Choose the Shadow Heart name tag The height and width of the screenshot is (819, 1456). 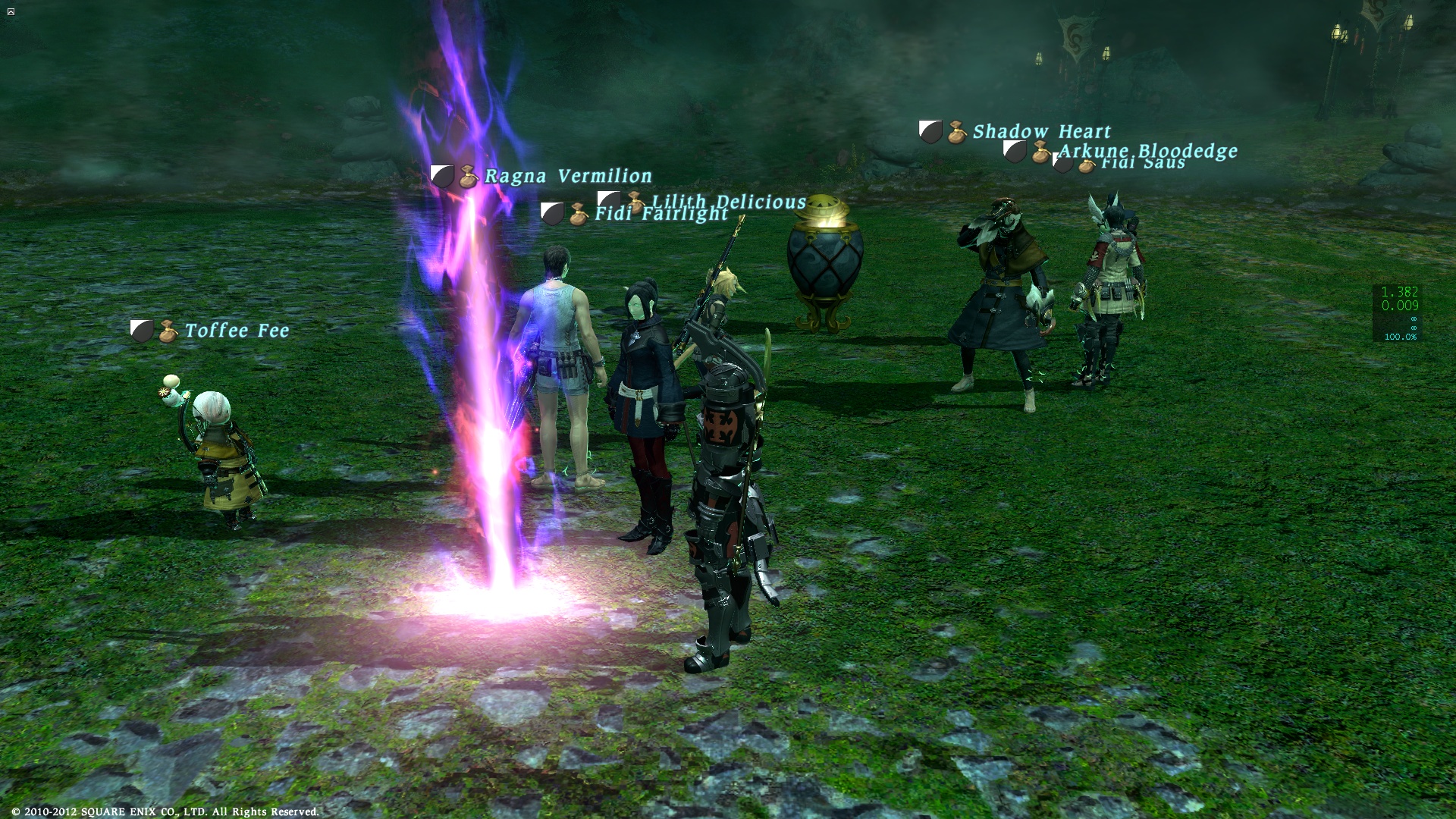click(1041, 132)
